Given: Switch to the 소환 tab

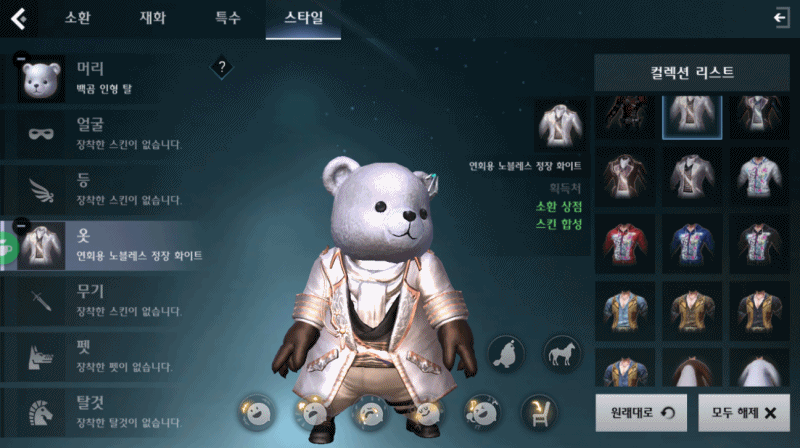Looking at the screenshot, I should click(x=77, y=18).
